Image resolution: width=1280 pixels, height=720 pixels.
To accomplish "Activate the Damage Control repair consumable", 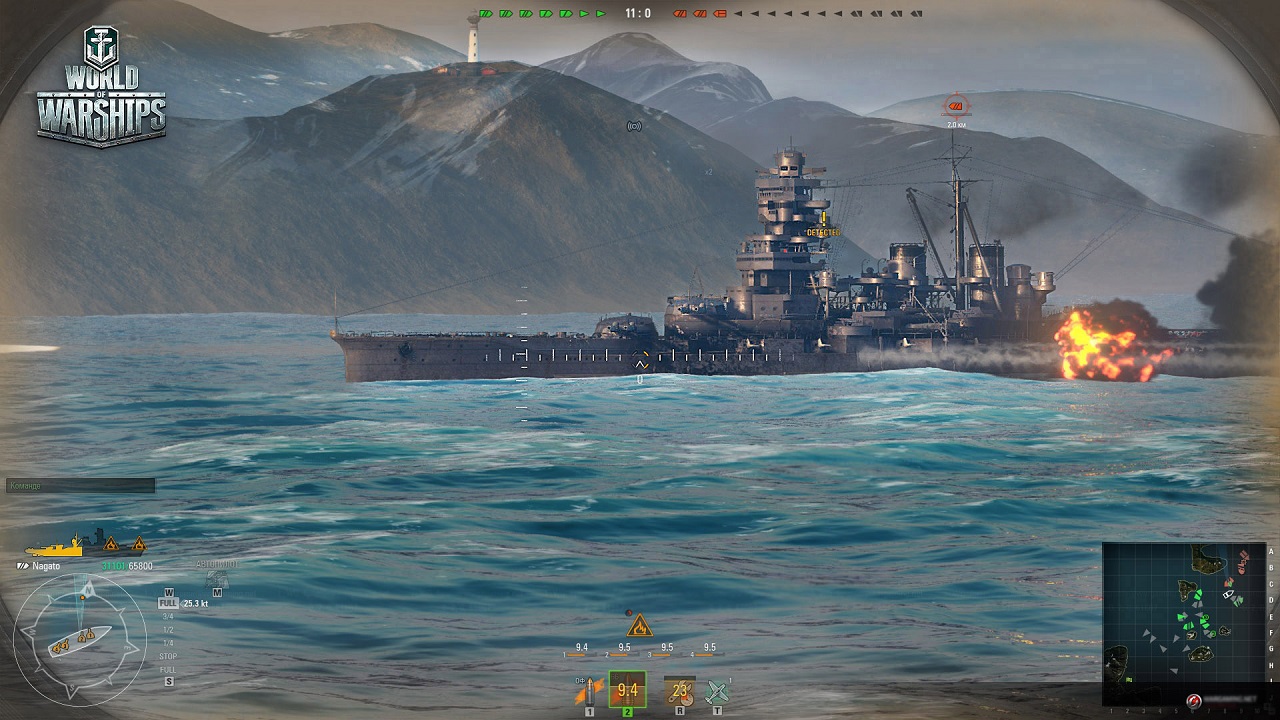I will pyautogui.click(x=680, y=690).
